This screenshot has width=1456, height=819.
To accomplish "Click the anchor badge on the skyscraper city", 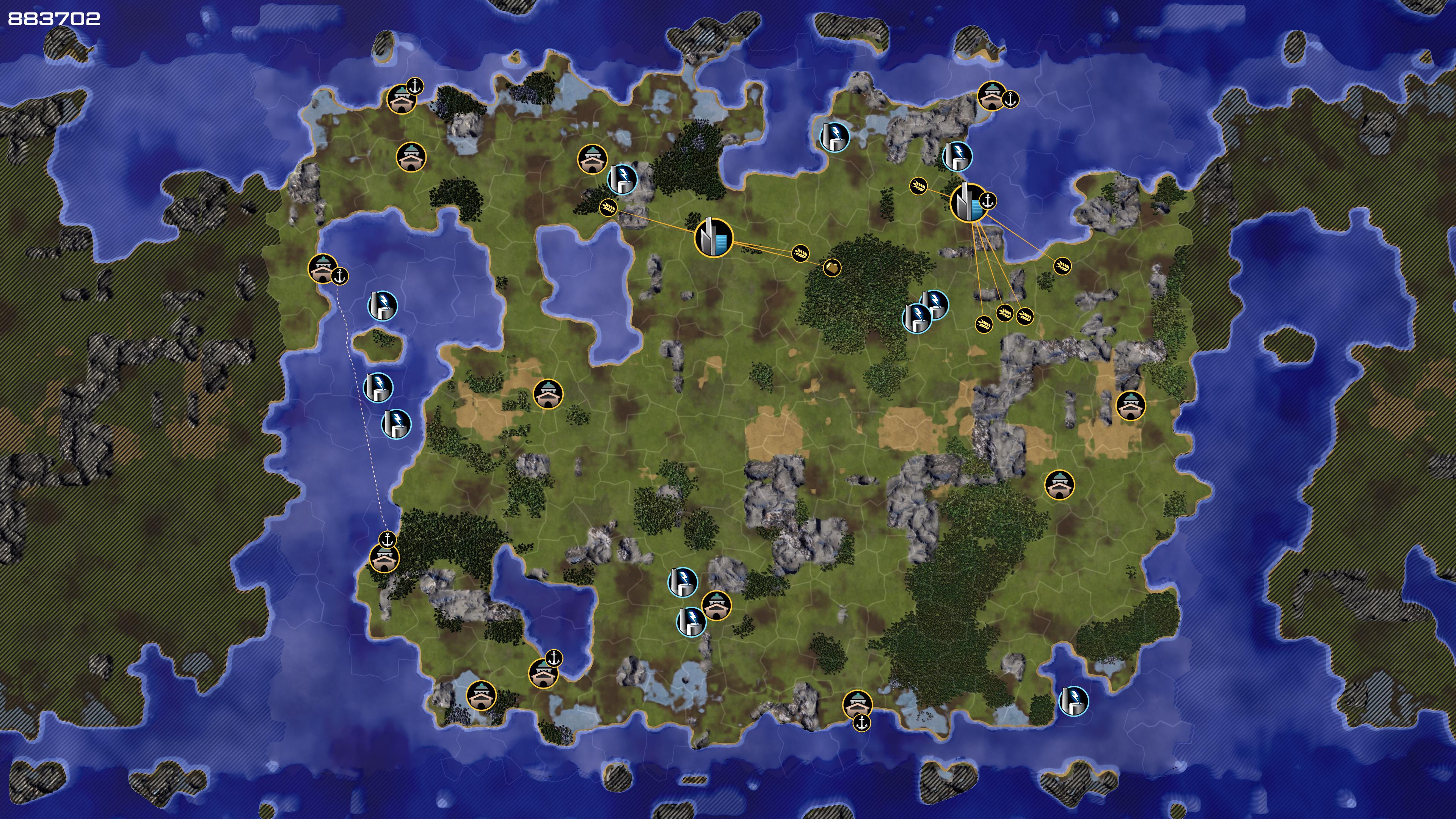I will coord(988,200).
